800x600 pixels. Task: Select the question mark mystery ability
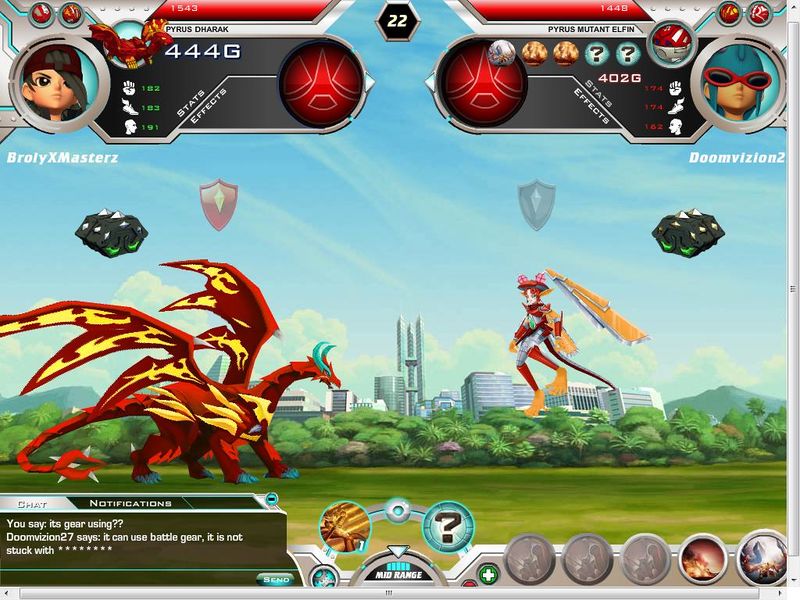pos(447,527)
